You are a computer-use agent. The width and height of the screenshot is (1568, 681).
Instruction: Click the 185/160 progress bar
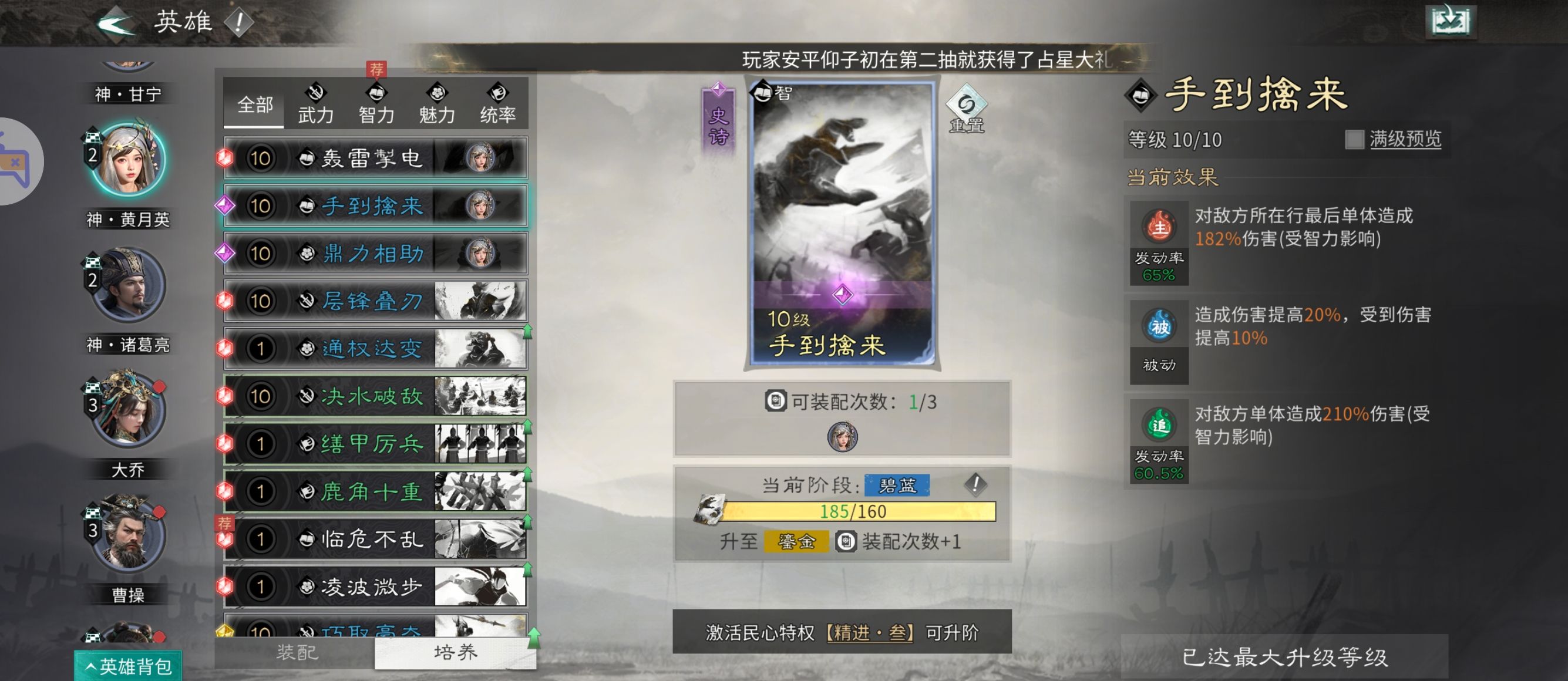(854, 512)
